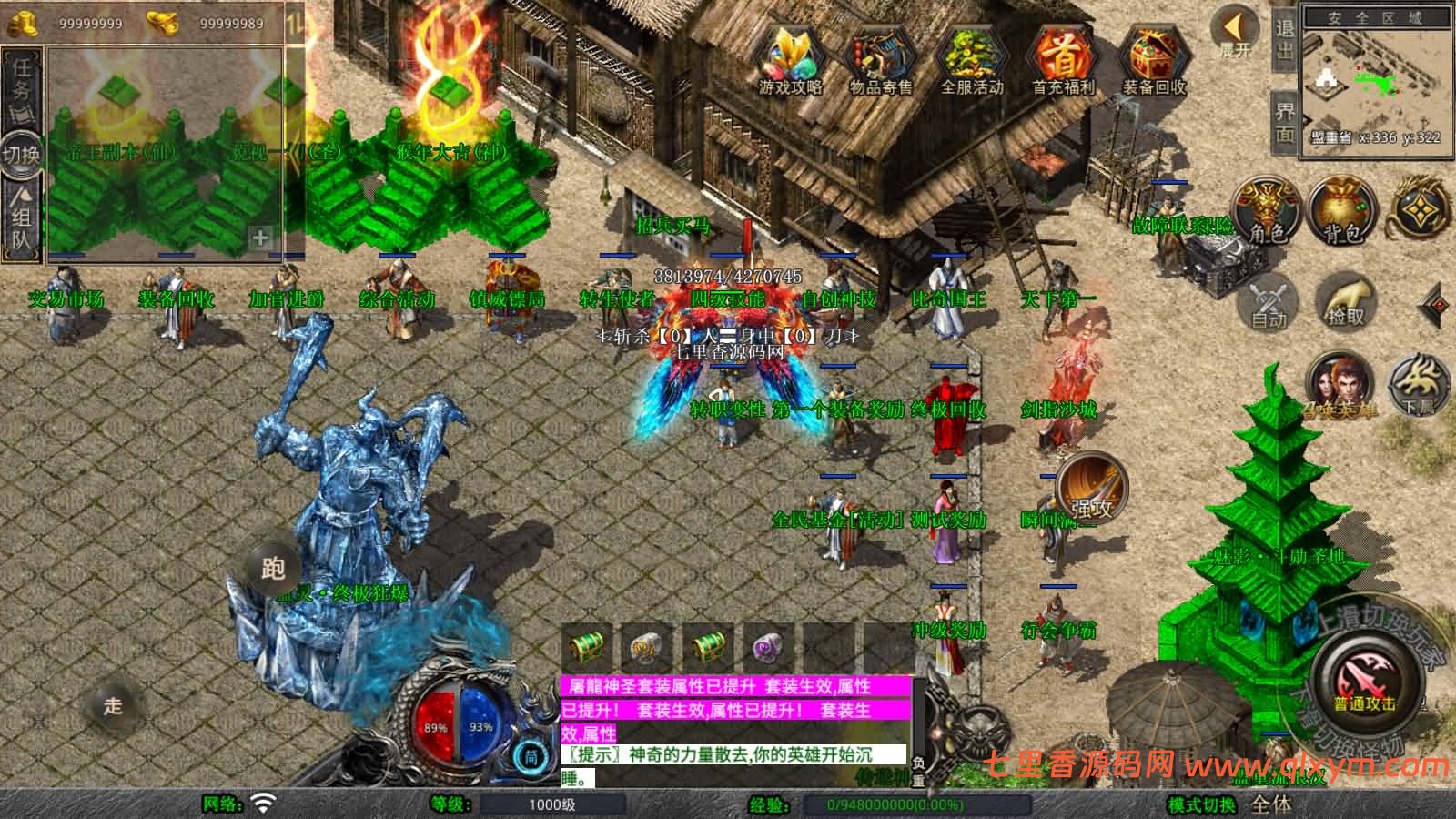Expand the top menu with 展开 arrow
The width and height of the screenshot is (1456, 819).
coord(1236,33)
